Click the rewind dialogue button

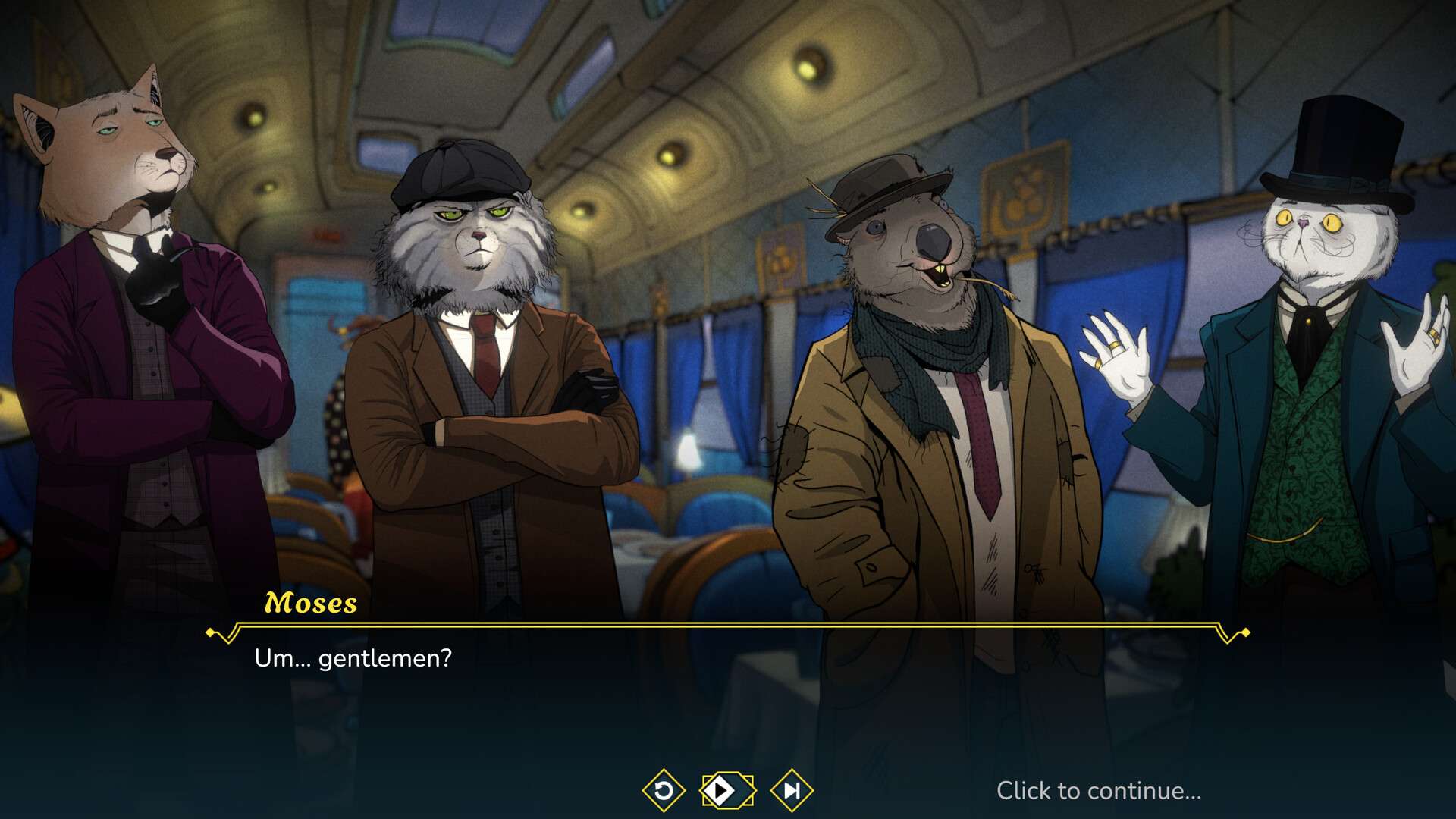coord(664,791)
